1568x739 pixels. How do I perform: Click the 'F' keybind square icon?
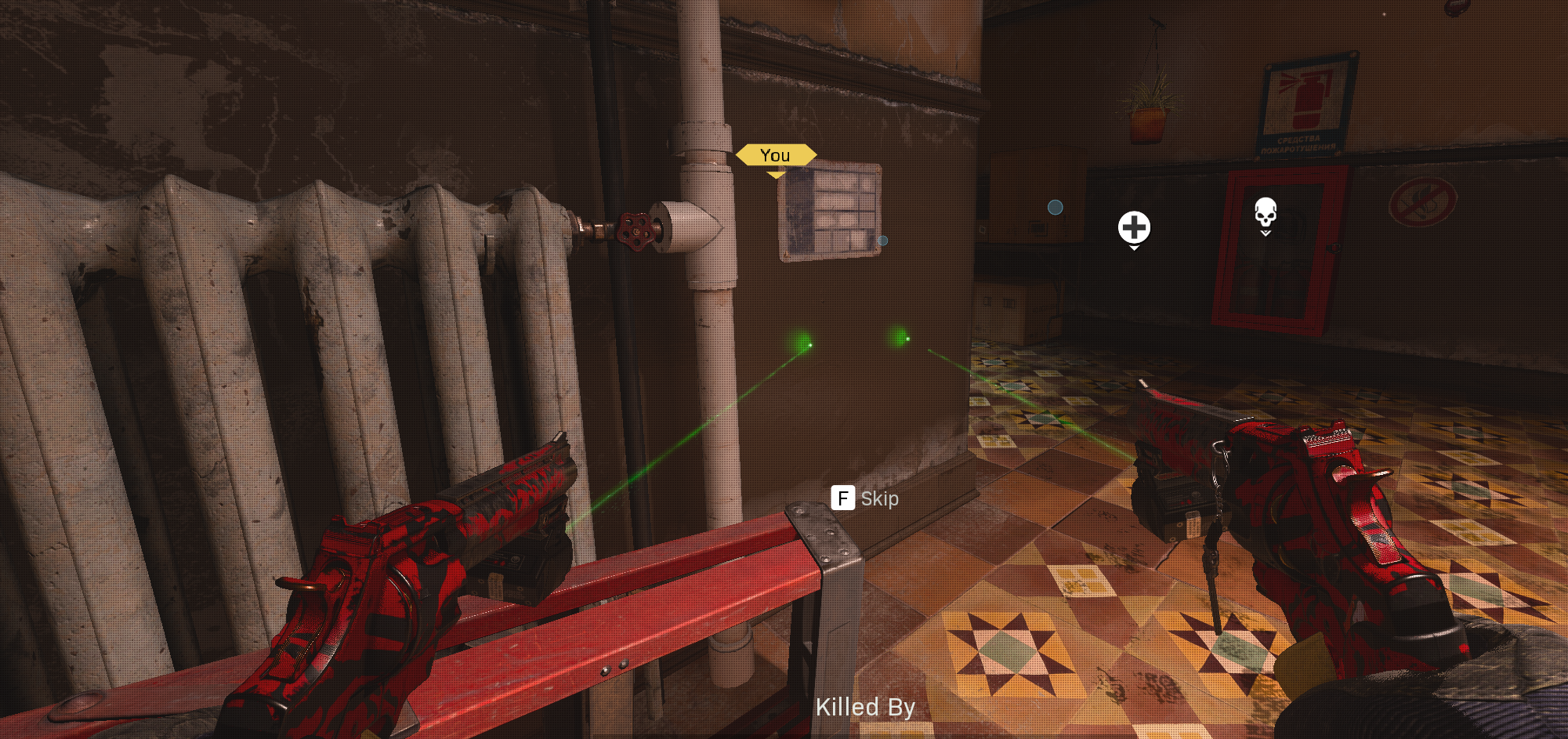(842, 499)
